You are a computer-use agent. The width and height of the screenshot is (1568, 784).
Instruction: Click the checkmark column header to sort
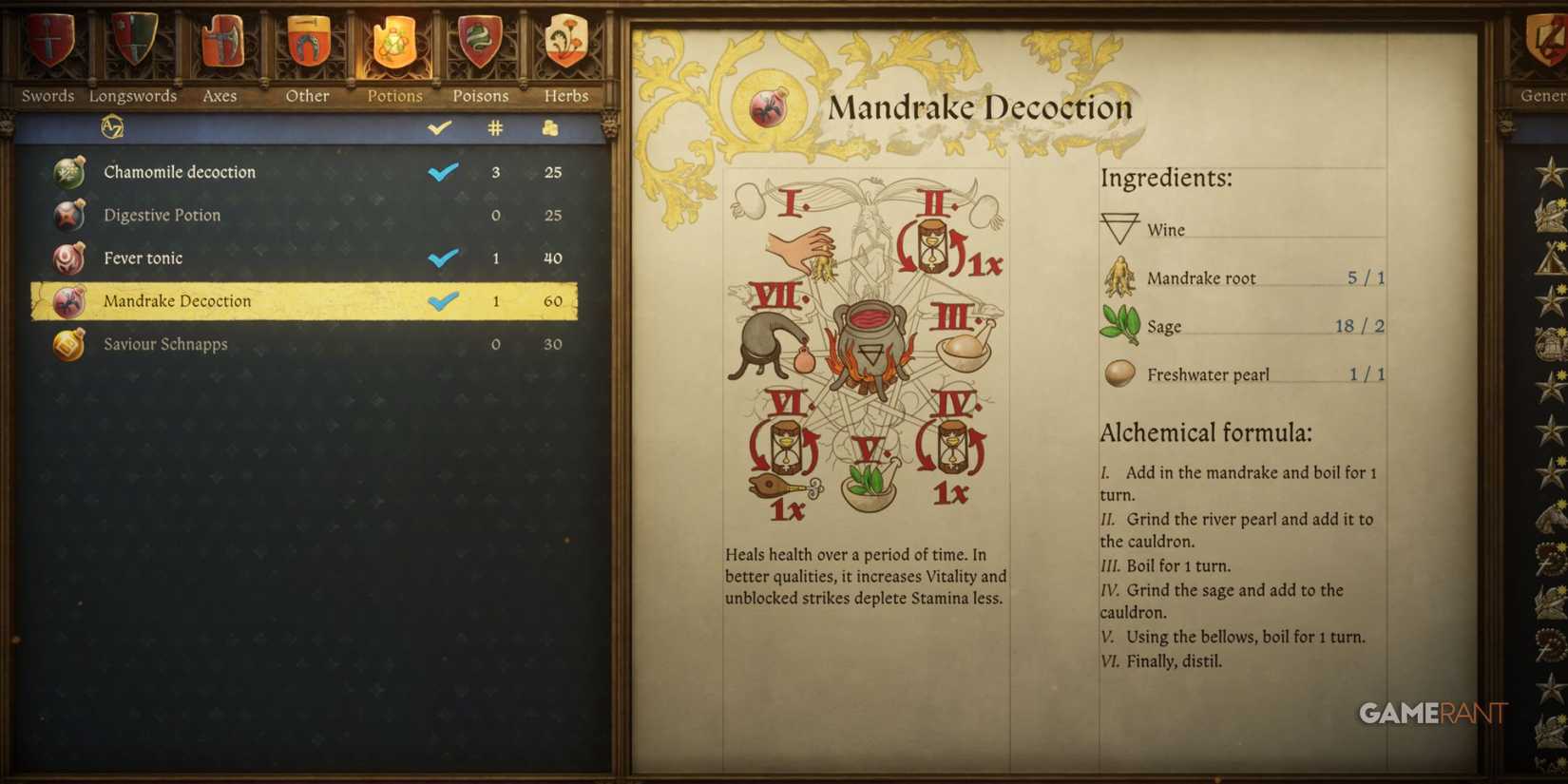click(x=440, y=126)
